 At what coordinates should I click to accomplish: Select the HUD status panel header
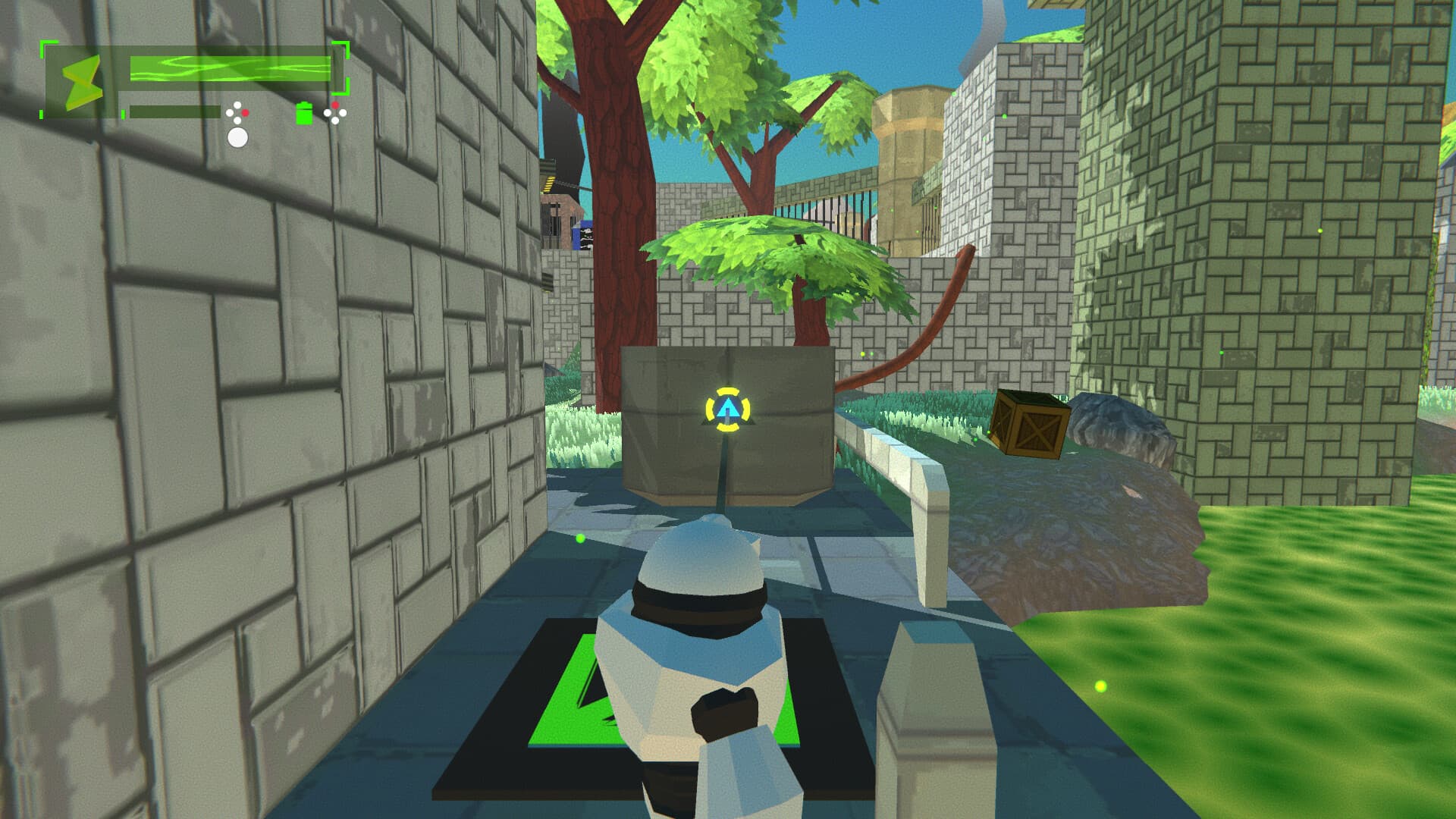[x=190, y=53]
